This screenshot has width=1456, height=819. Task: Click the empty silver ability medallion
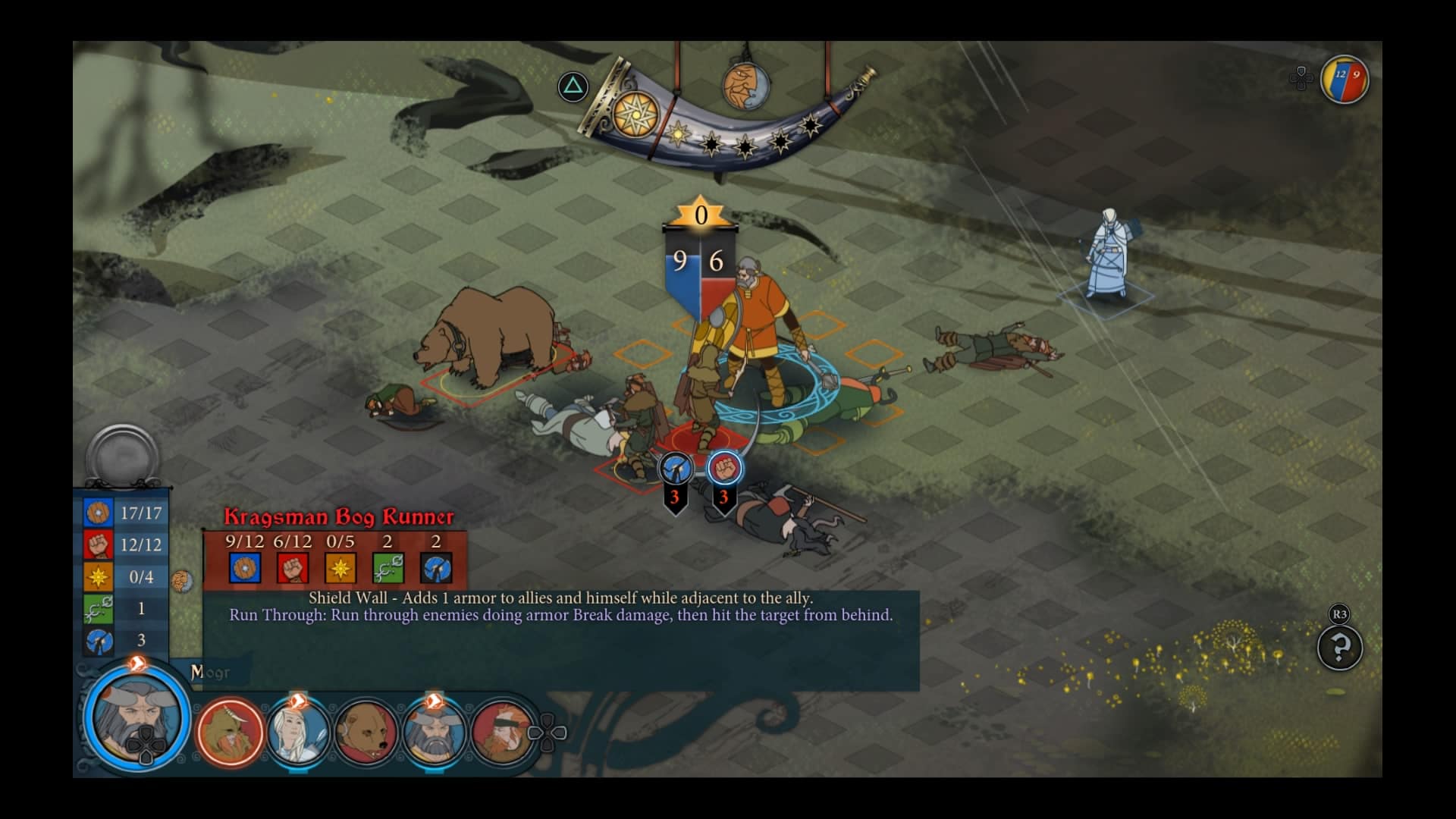(122, 457)
